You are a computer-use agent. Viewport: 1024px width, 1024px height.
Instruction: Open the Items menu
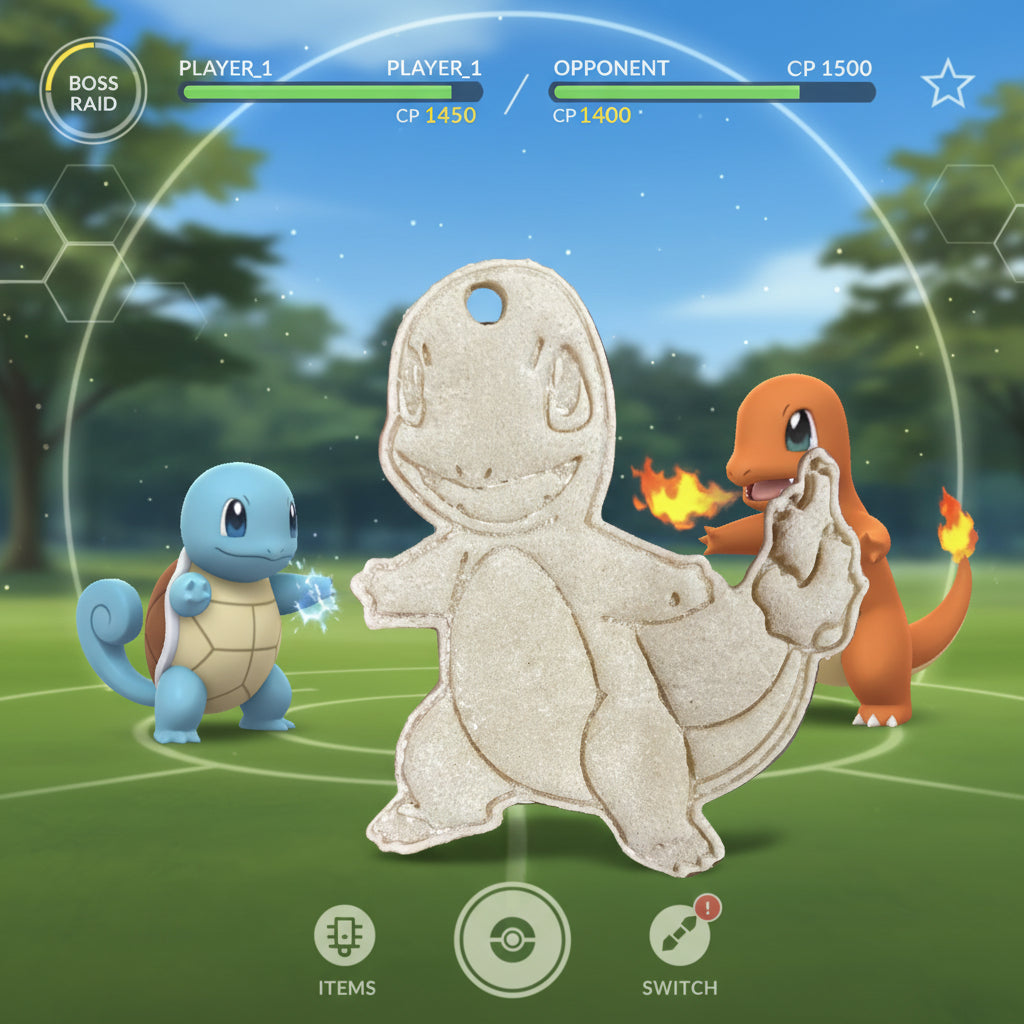[x=345, y=937]
